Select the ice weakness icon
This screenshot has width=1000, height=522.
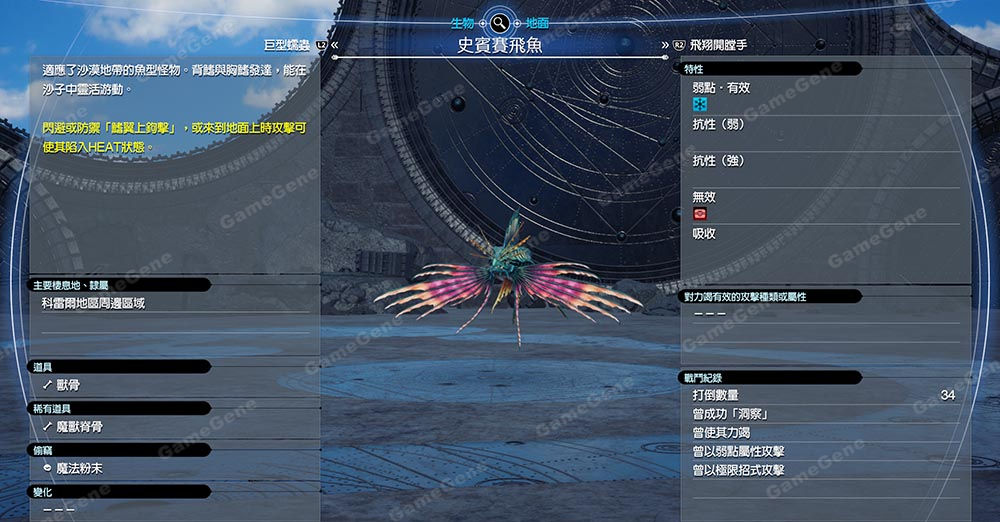click(700, 105)
